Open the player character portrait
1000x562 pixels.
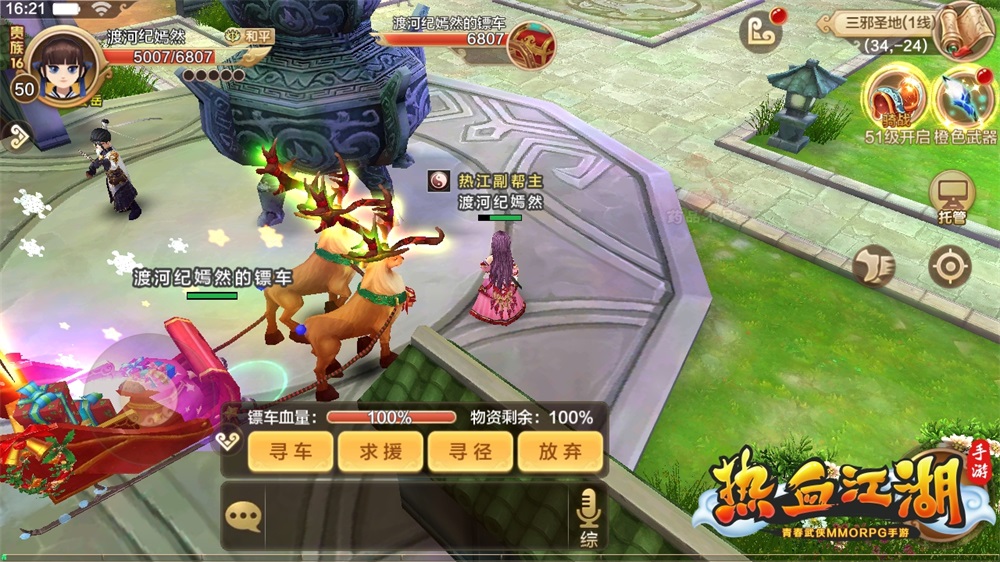63,65
